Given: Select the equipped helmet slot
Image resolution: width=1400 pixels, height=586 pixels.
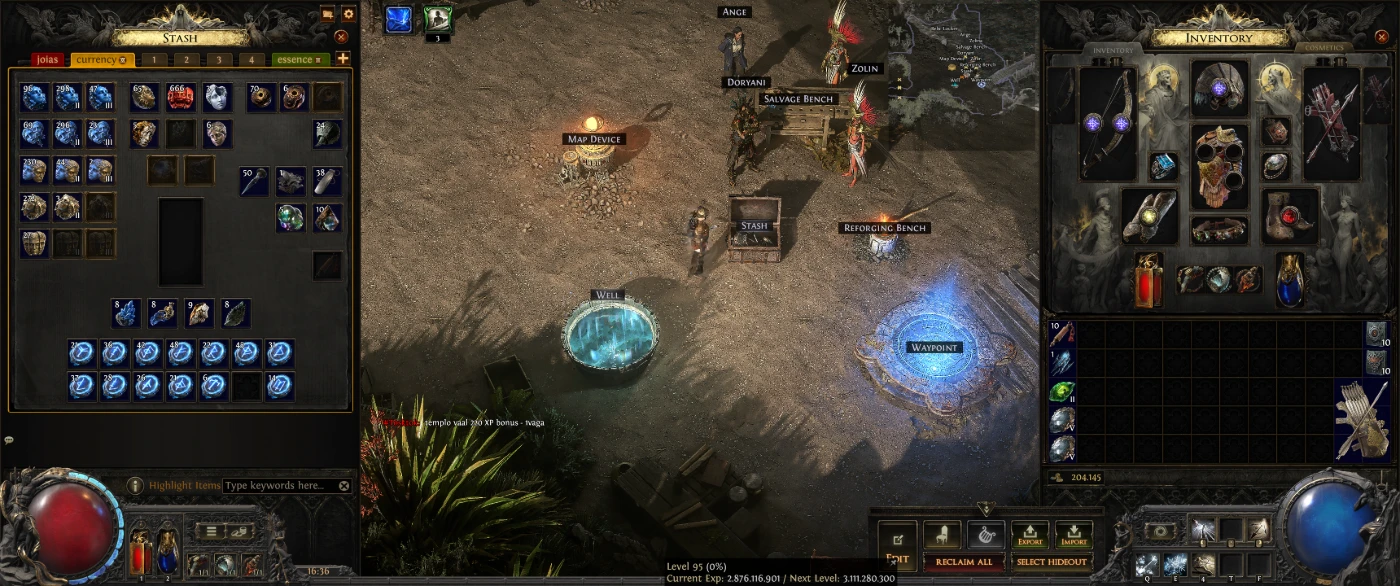Looking at the screenshot, I should tap(1219, 89).
